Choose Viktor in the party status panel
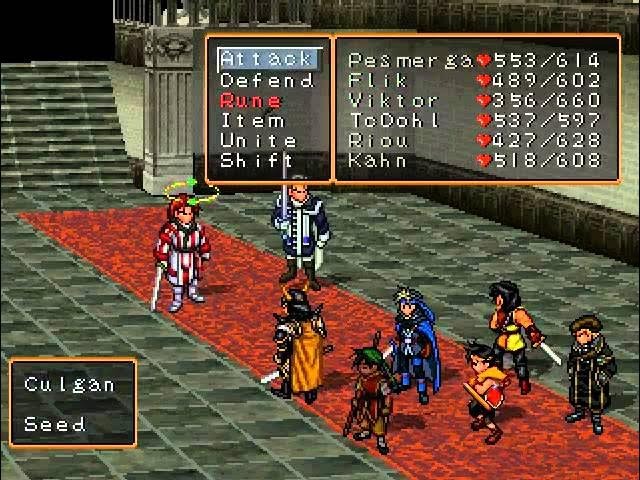The width and height of the screenshot is (640, 480). point(475,100)
